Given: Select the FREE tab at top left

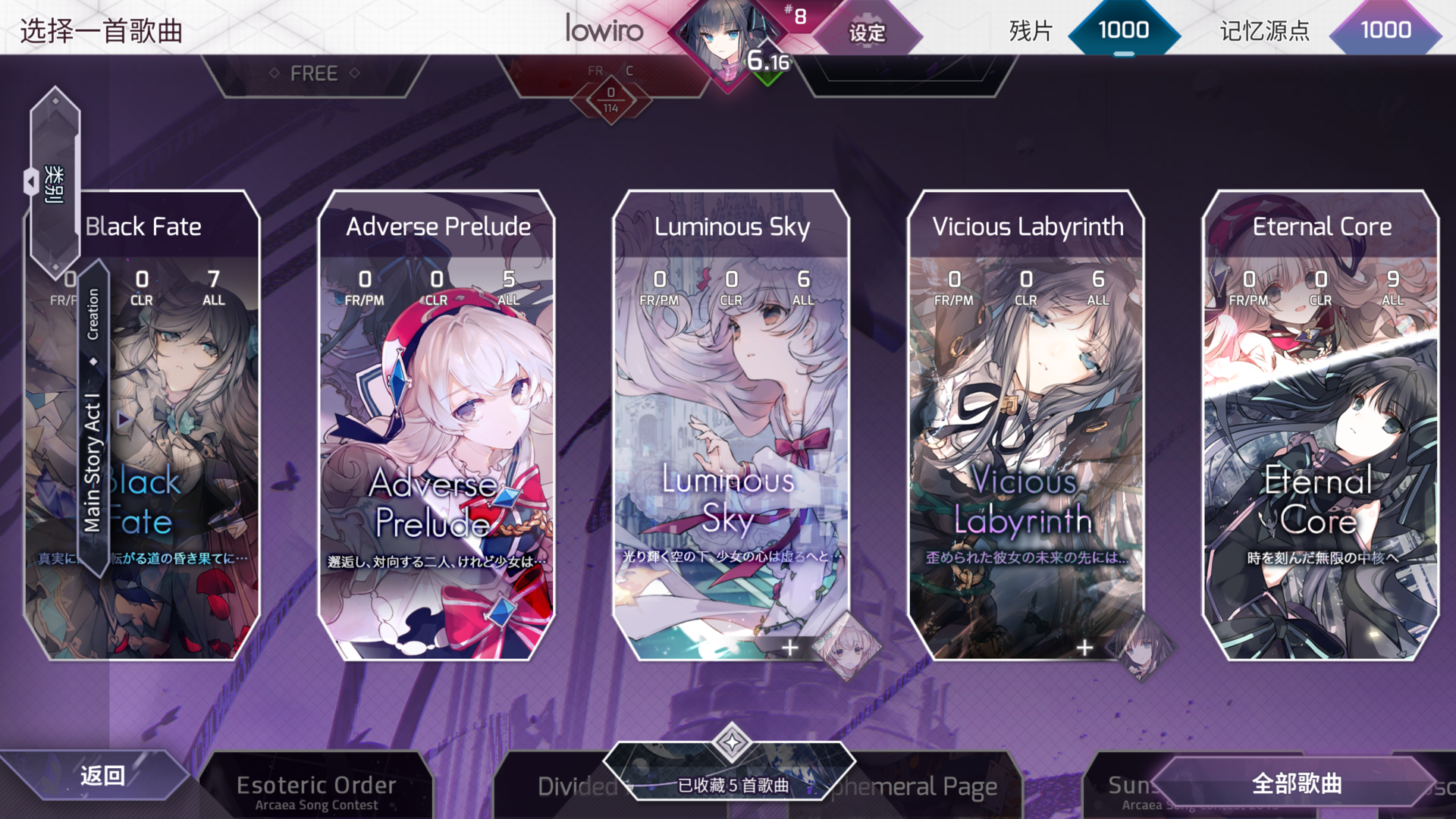Looking at the screenshot, I should 314,72.
